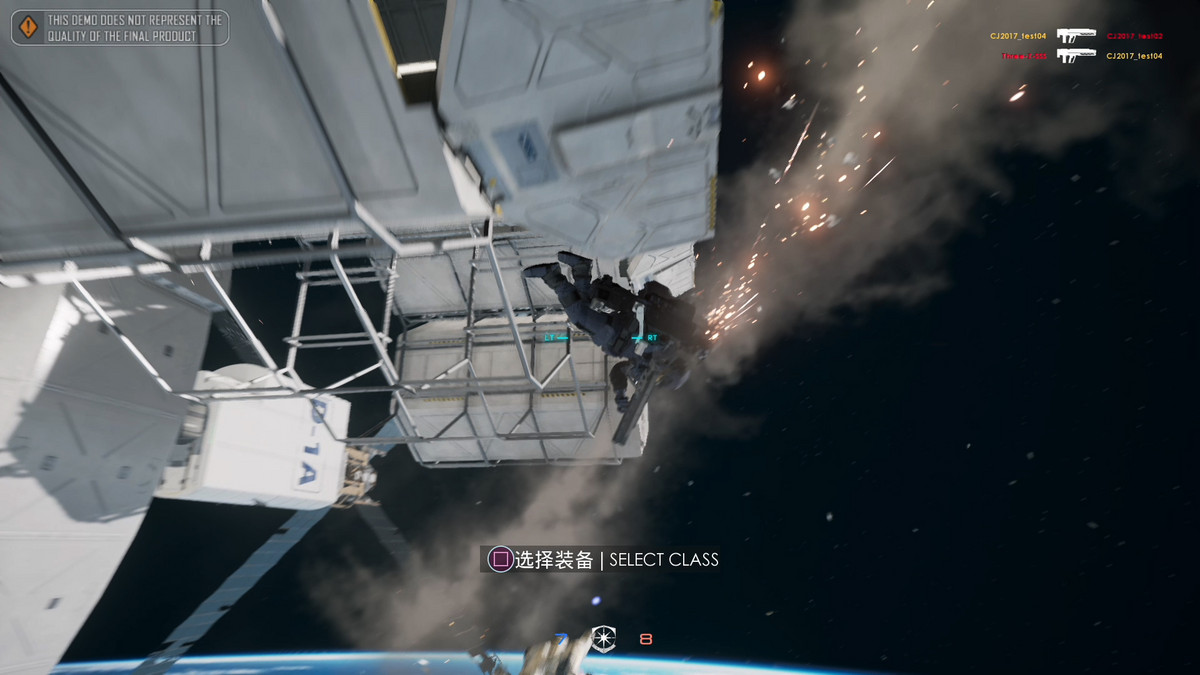Image resolution: width=1200 pixels, height=675 pixels.
Task: Choose the Select Class option
Action: (x=603, y=559)
